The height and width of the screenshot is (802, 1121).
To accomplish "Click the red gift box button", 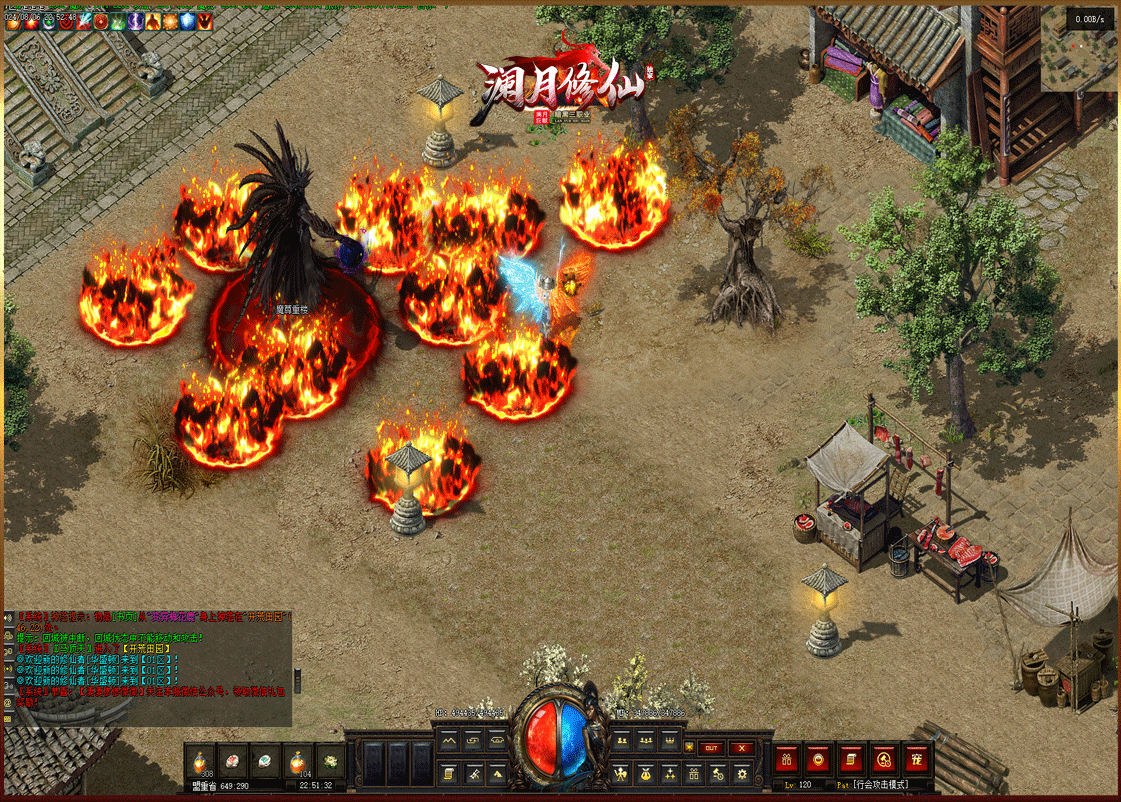I will (788, 758).
